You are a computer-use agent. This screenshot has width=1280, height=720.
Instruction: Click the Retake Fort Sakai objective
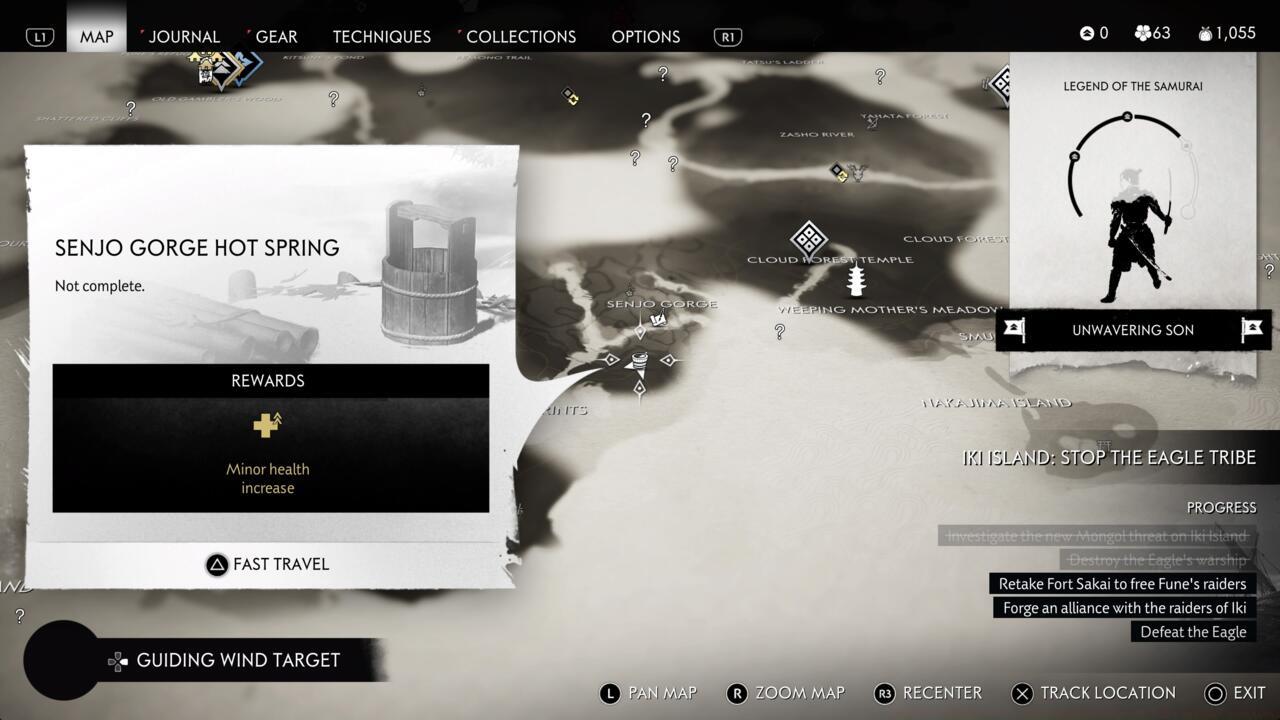(1122, 584)
